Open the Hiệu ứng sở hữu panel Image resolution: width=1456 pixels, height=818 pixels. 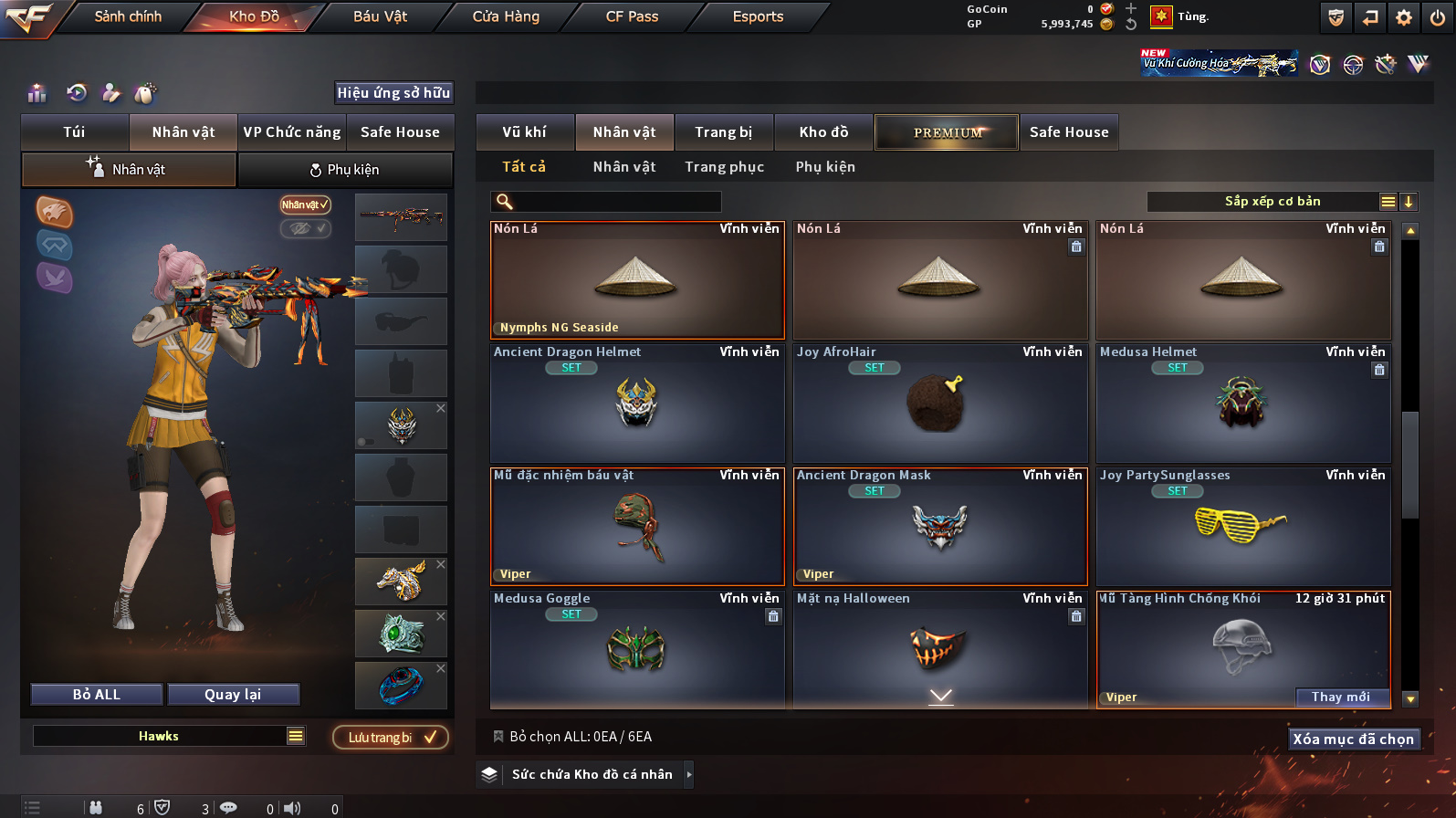click(x=393, y=93)
